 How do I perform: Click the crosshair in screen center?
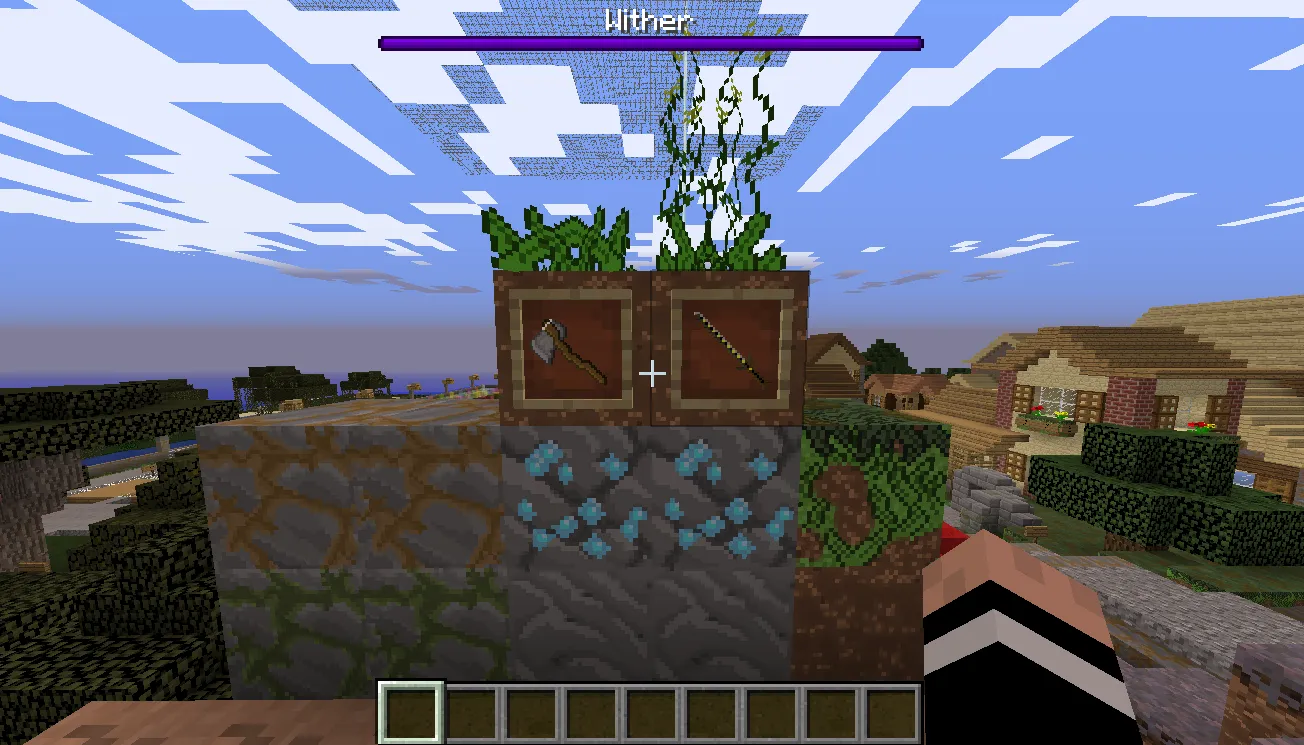(x=652, y=372)
